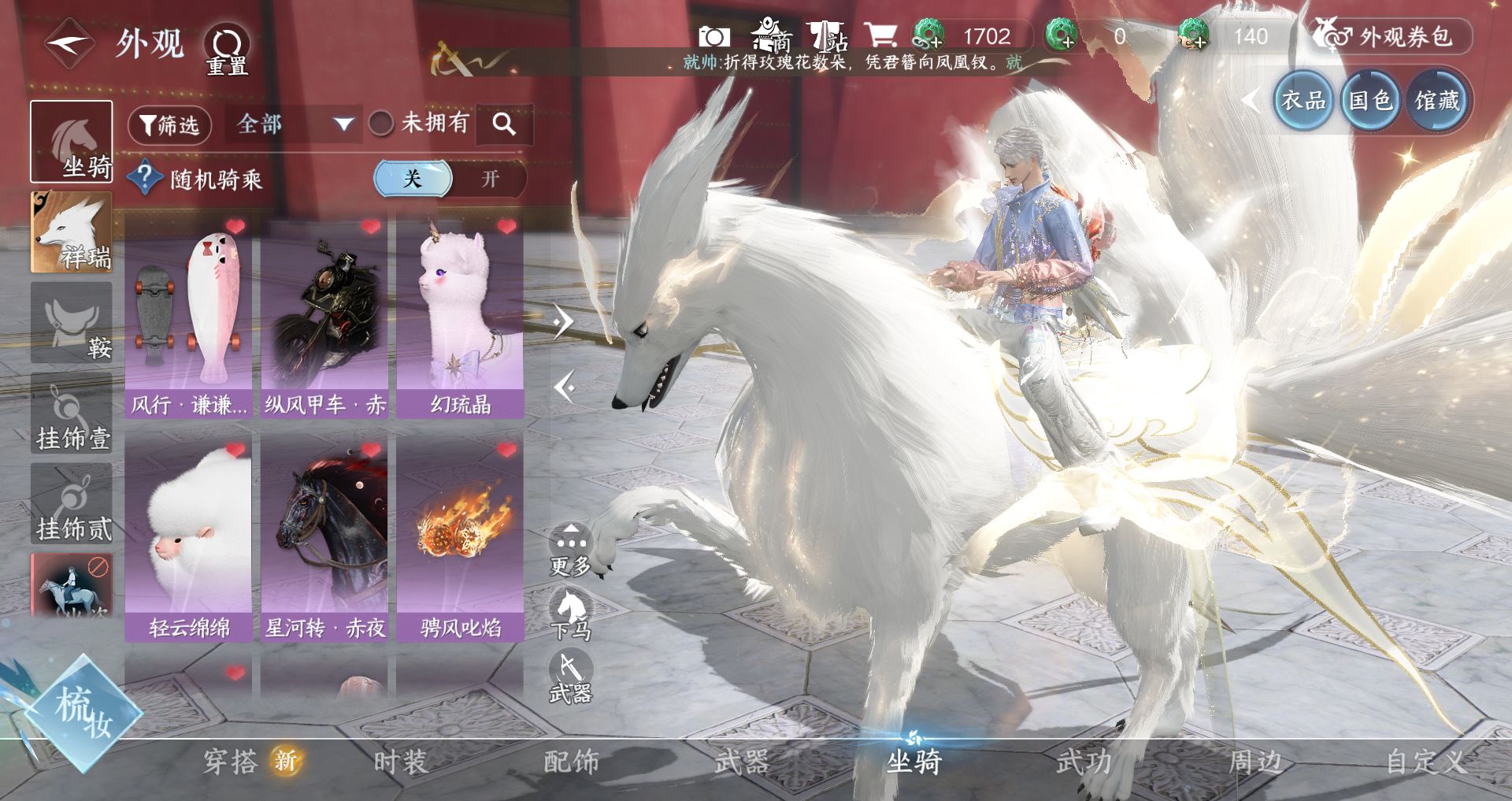Switch to the 祥瑞 fox category
This screenshot has height=801, width=1512.
point(71,232)
